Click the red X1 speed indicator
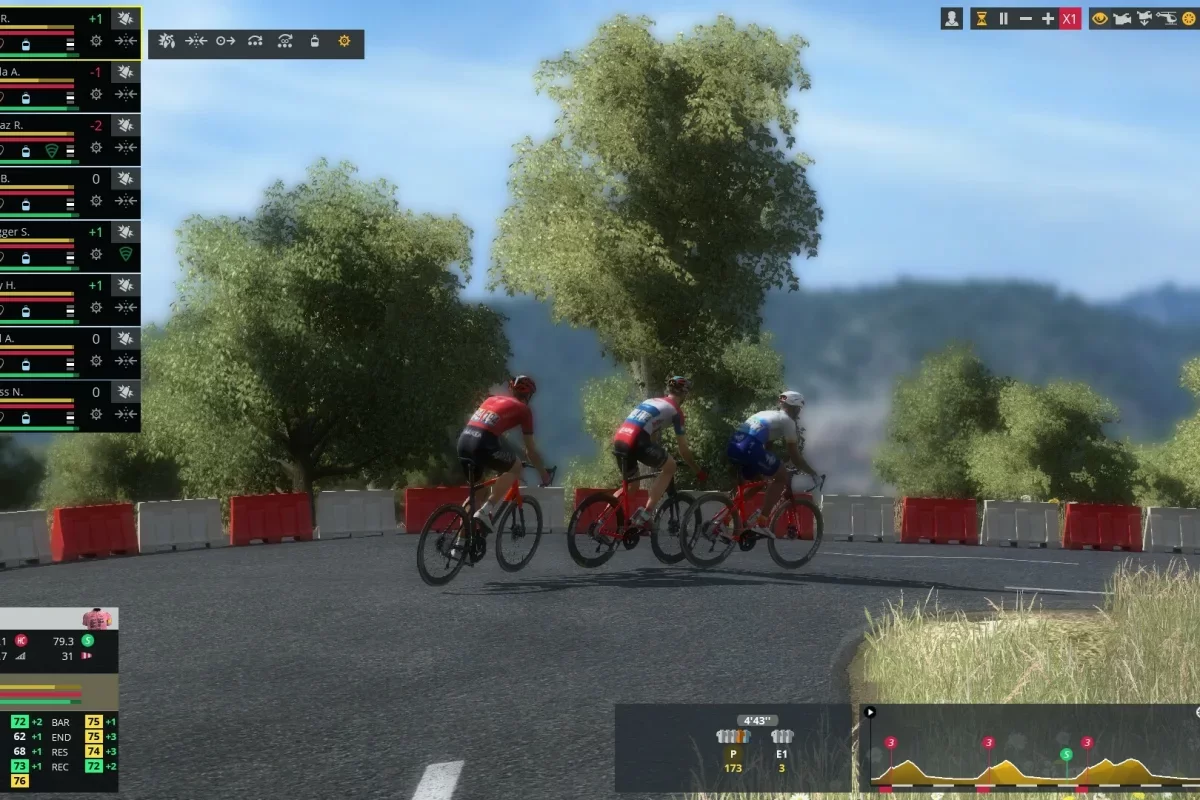 [x=1070, y=18]
